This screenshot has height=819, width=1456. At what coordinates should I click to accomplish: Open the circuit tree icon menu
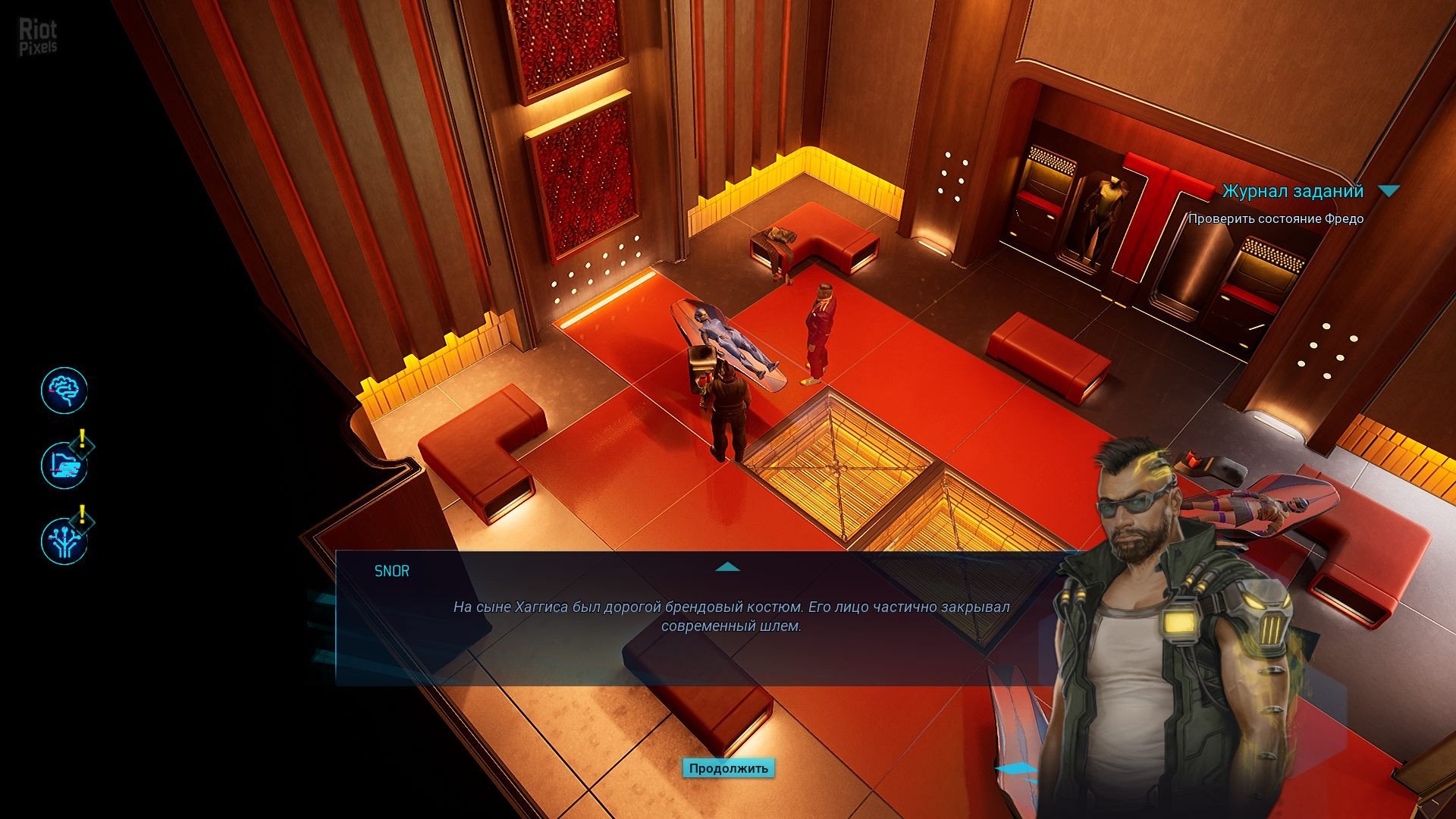tap(64, 541)
